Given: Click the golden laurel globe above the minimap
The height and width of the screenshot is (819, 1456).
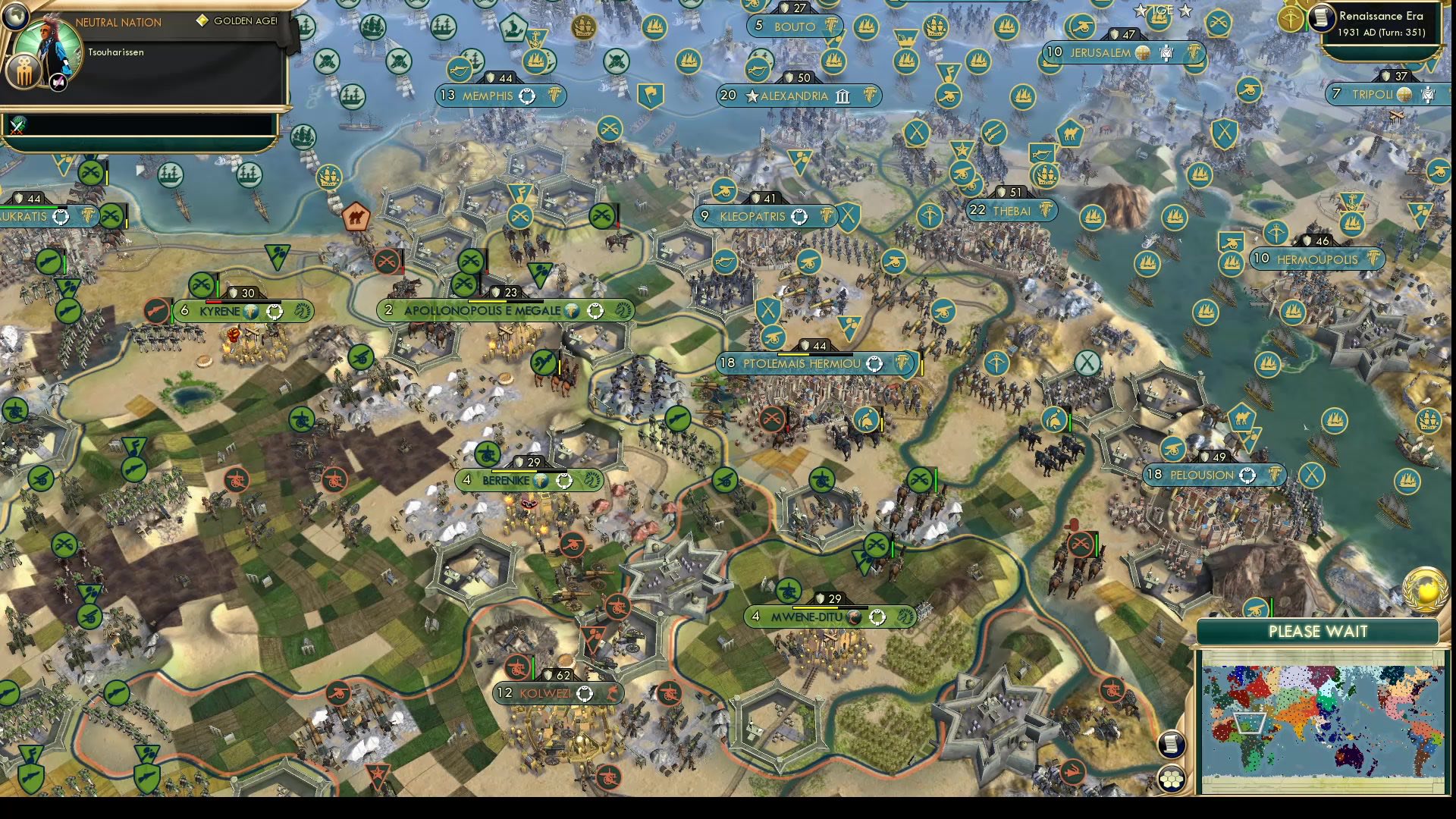Looking at the screenshot, I should point(1425,588).
